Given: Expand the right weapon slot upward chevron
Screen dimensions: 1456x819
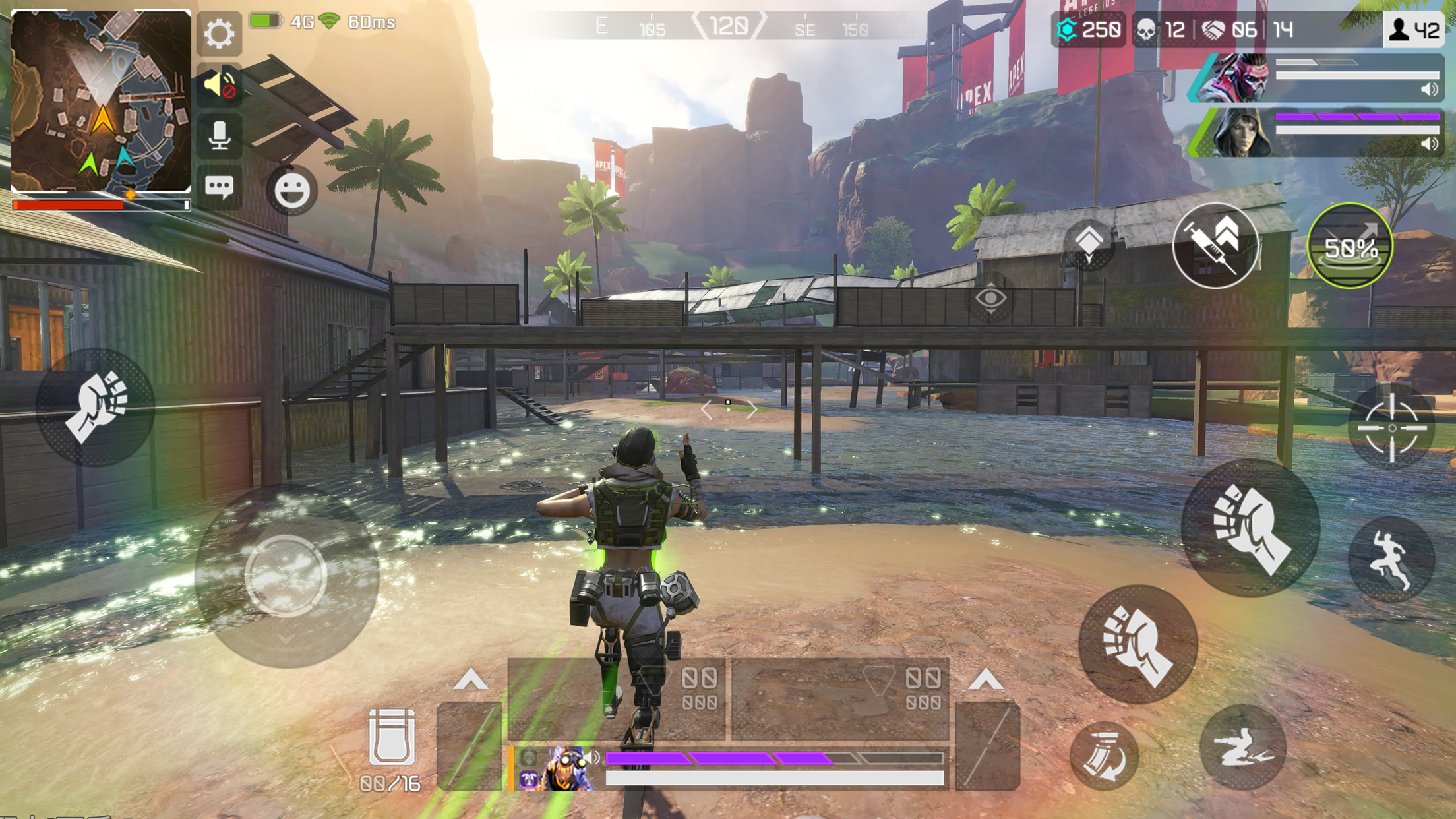Looking at the screenshot, I should click(x=985, y=679).
